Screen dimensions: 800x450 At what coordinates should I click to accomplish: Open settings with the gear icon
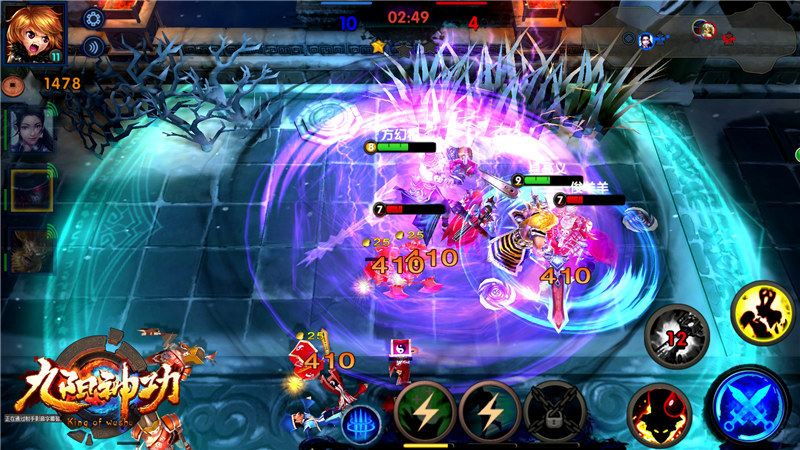(94, 18)
